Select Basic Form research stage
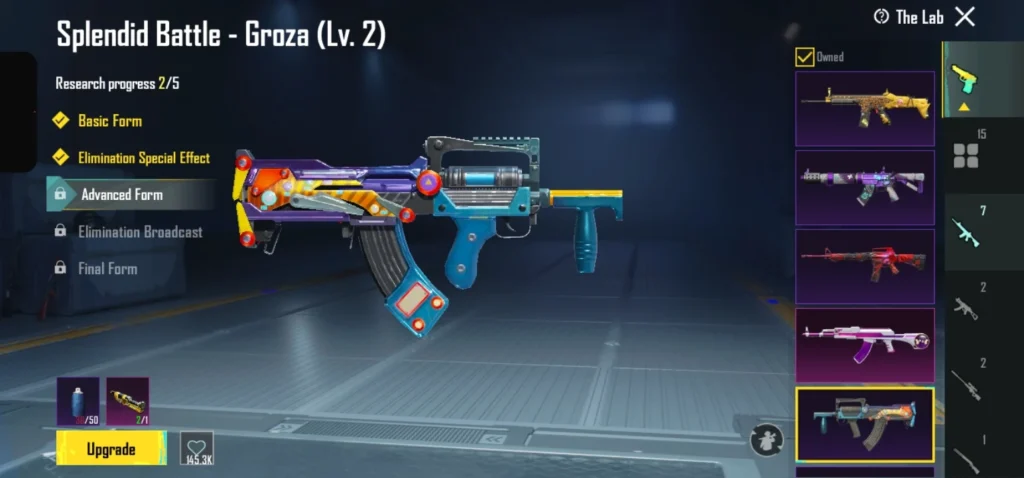 pyautogui.click(x=110, y=121)
